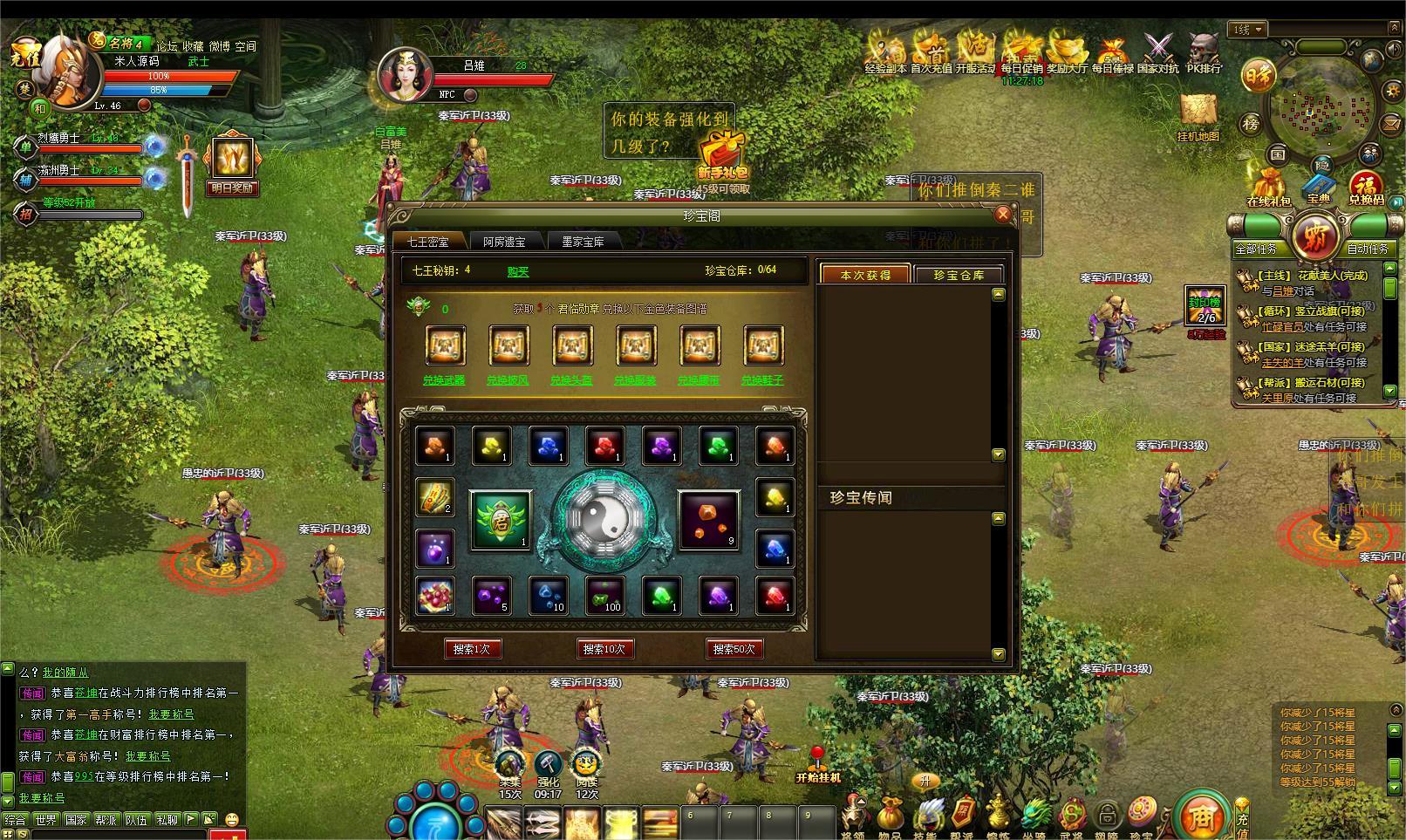This screenshot has height=840, width=1406.
Task: Start 搜索50次 treasure search
Action: point(734,649)
